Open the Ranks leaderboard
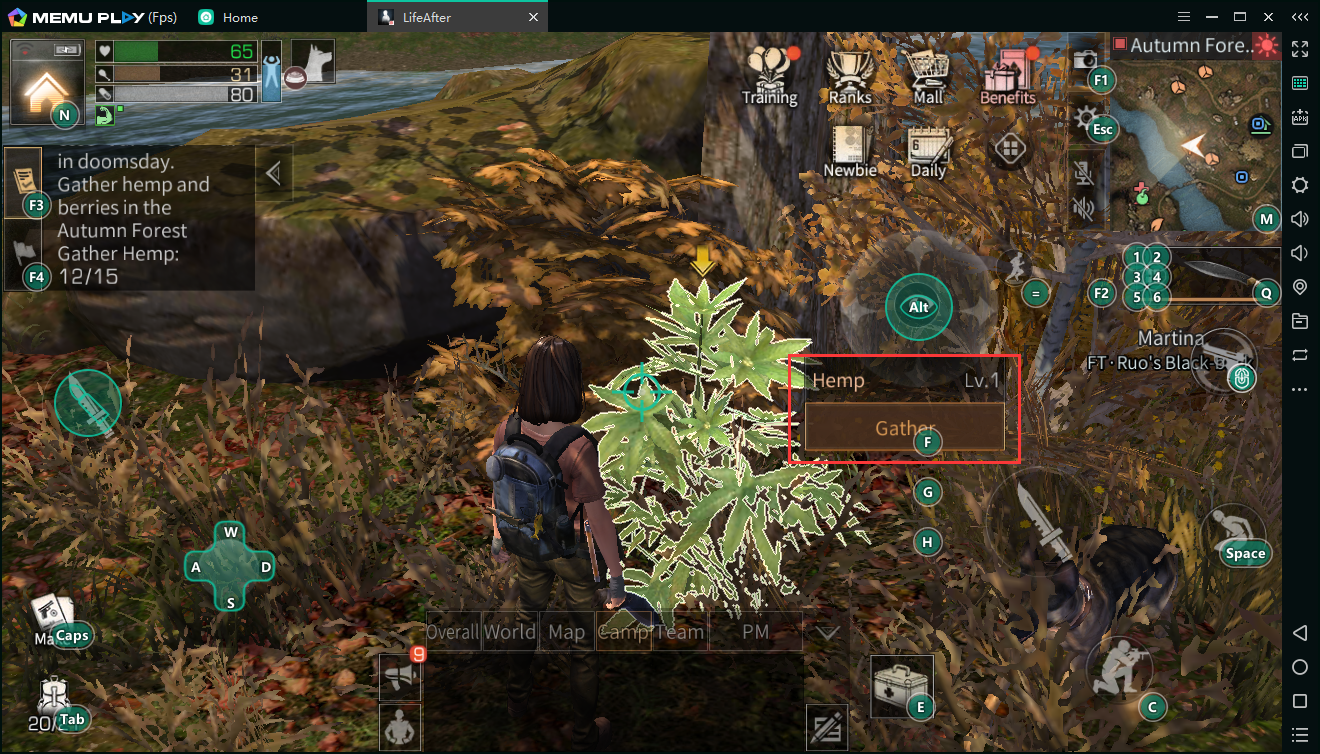The image size is (1320, 754). [850, 75]
